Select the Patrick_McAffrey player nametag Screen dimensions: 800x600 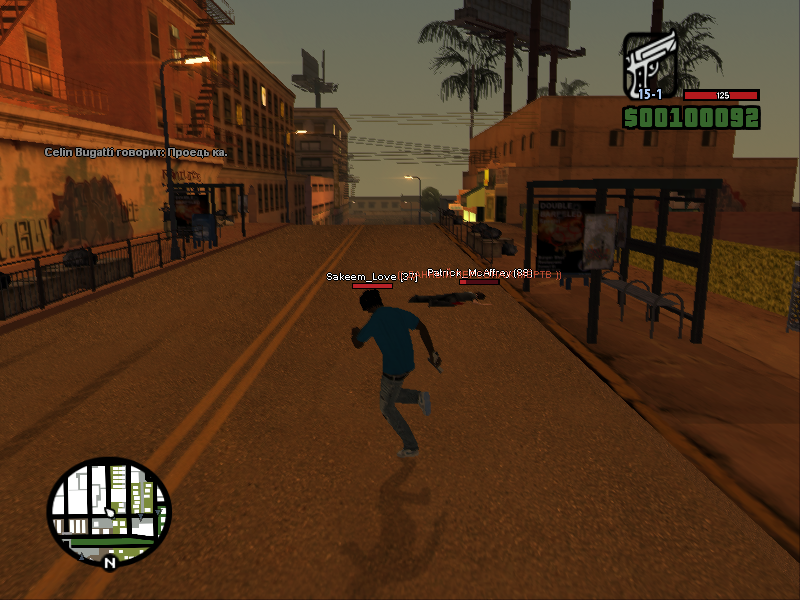[479, 272]
